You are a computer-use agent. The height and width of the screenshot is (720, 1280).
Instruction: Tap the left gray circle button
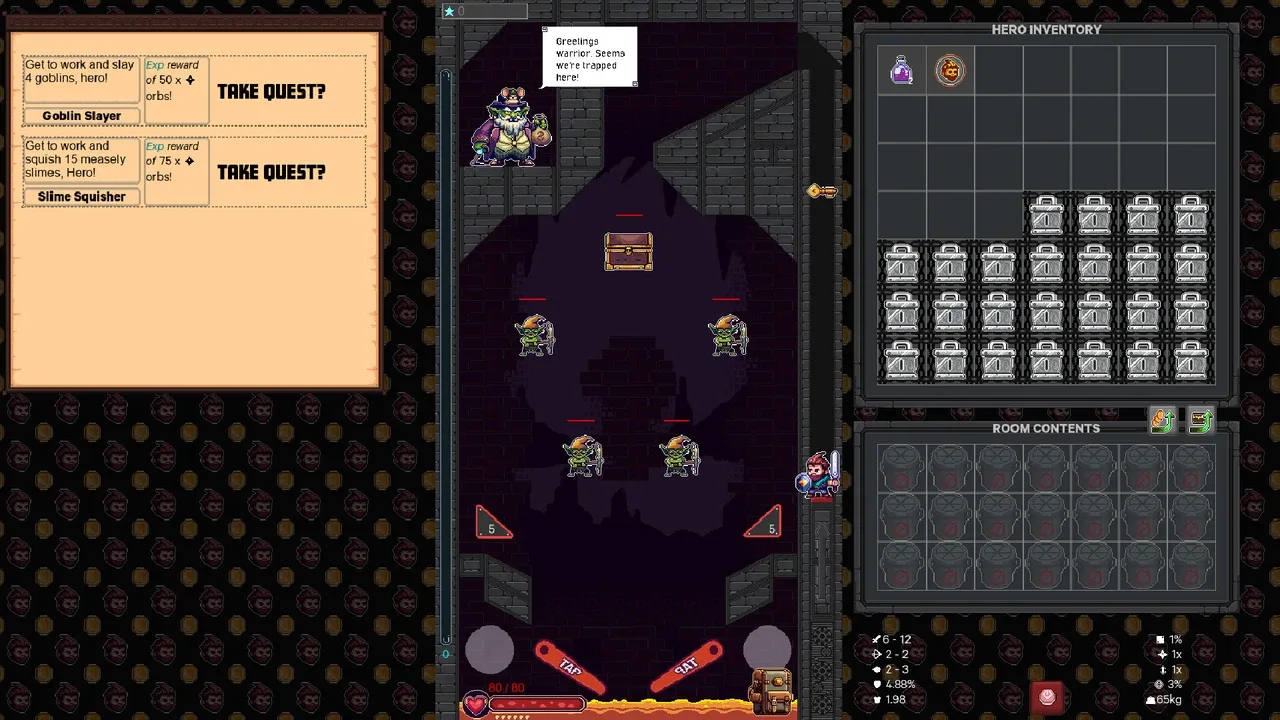point(490,649)
